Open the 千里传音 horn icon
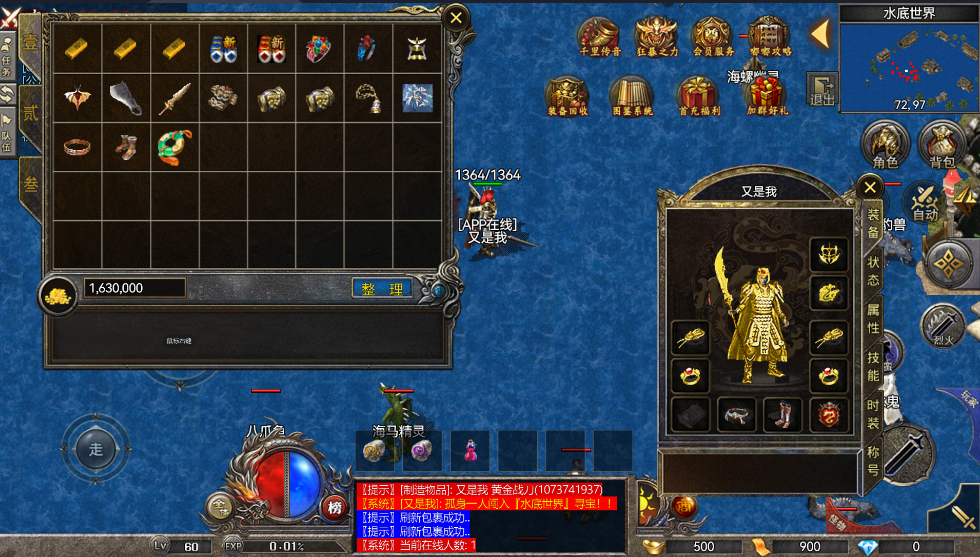Image resolution: width=980 pixels, height=557 pixels. pyautogui.click(x=599, y=38)
